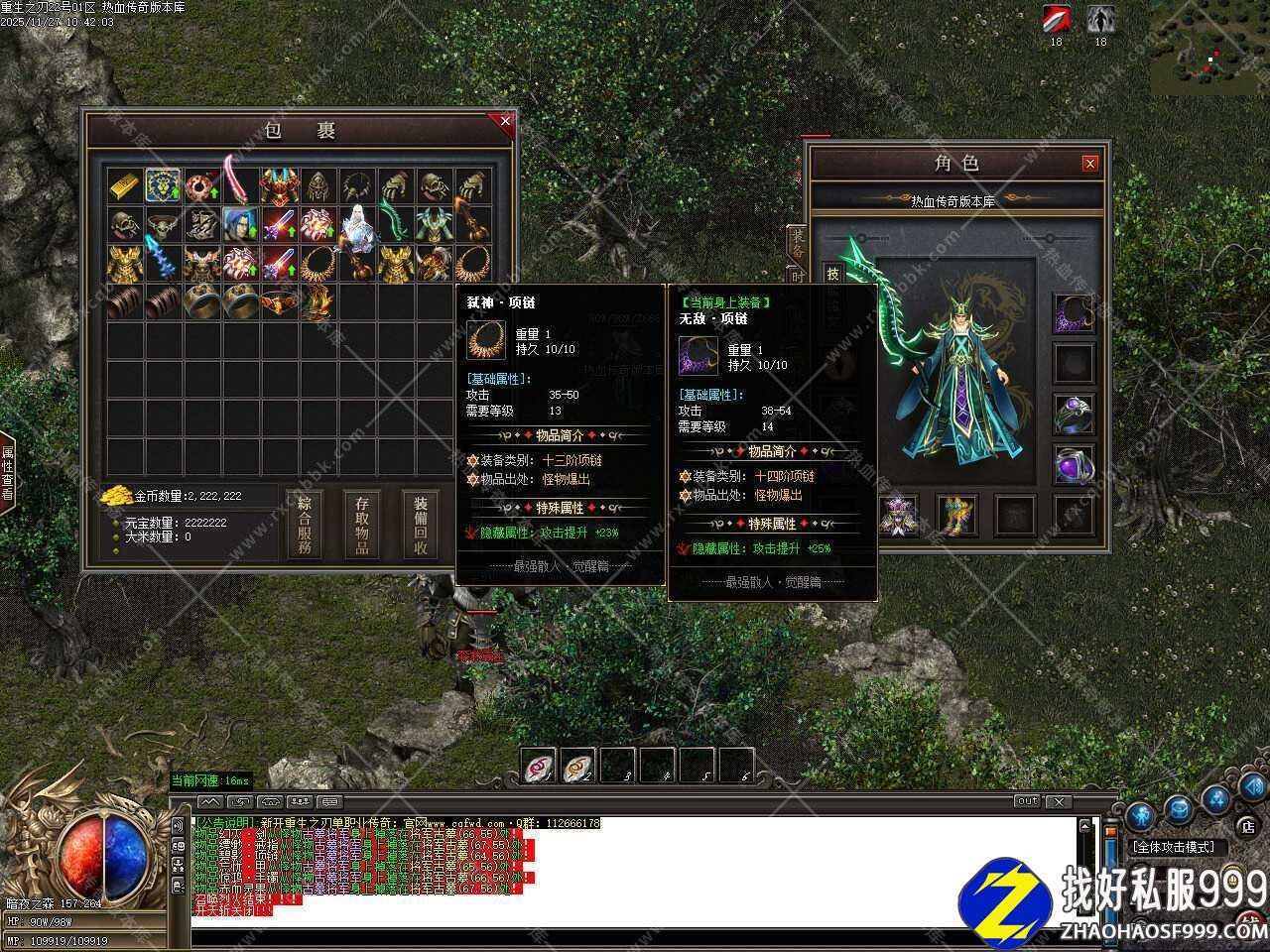Open the 属性查看 attribute viewer tab

click(7, 473)
